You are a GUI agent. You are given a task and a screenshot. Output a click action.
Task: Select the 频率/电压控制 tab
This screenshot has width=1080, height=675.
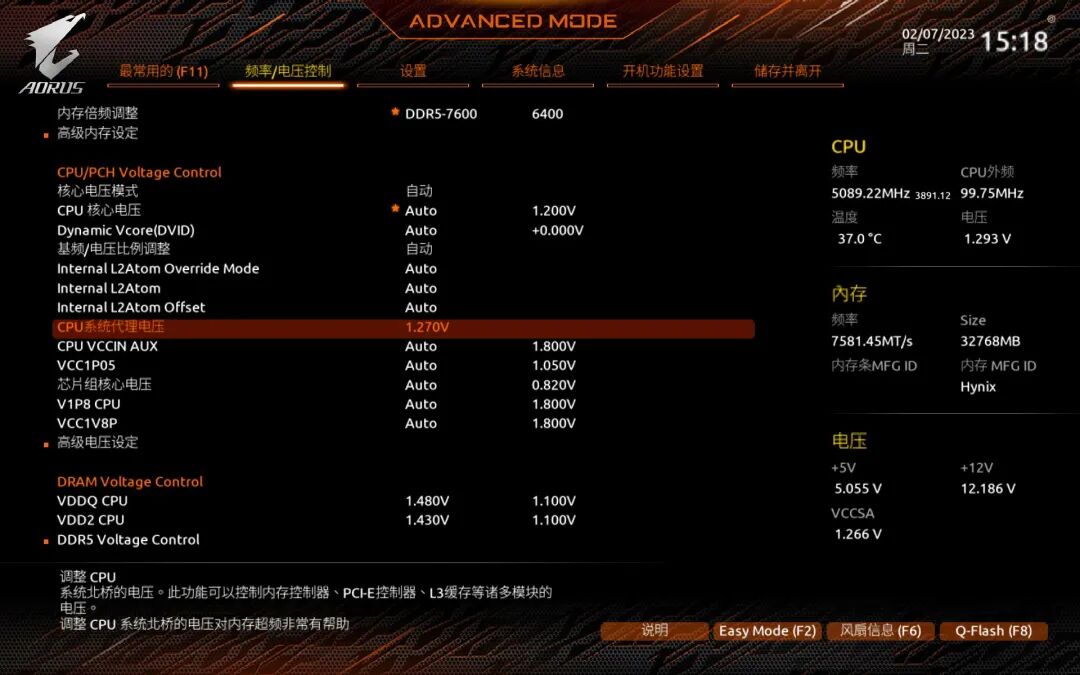[x=288, y=71]
